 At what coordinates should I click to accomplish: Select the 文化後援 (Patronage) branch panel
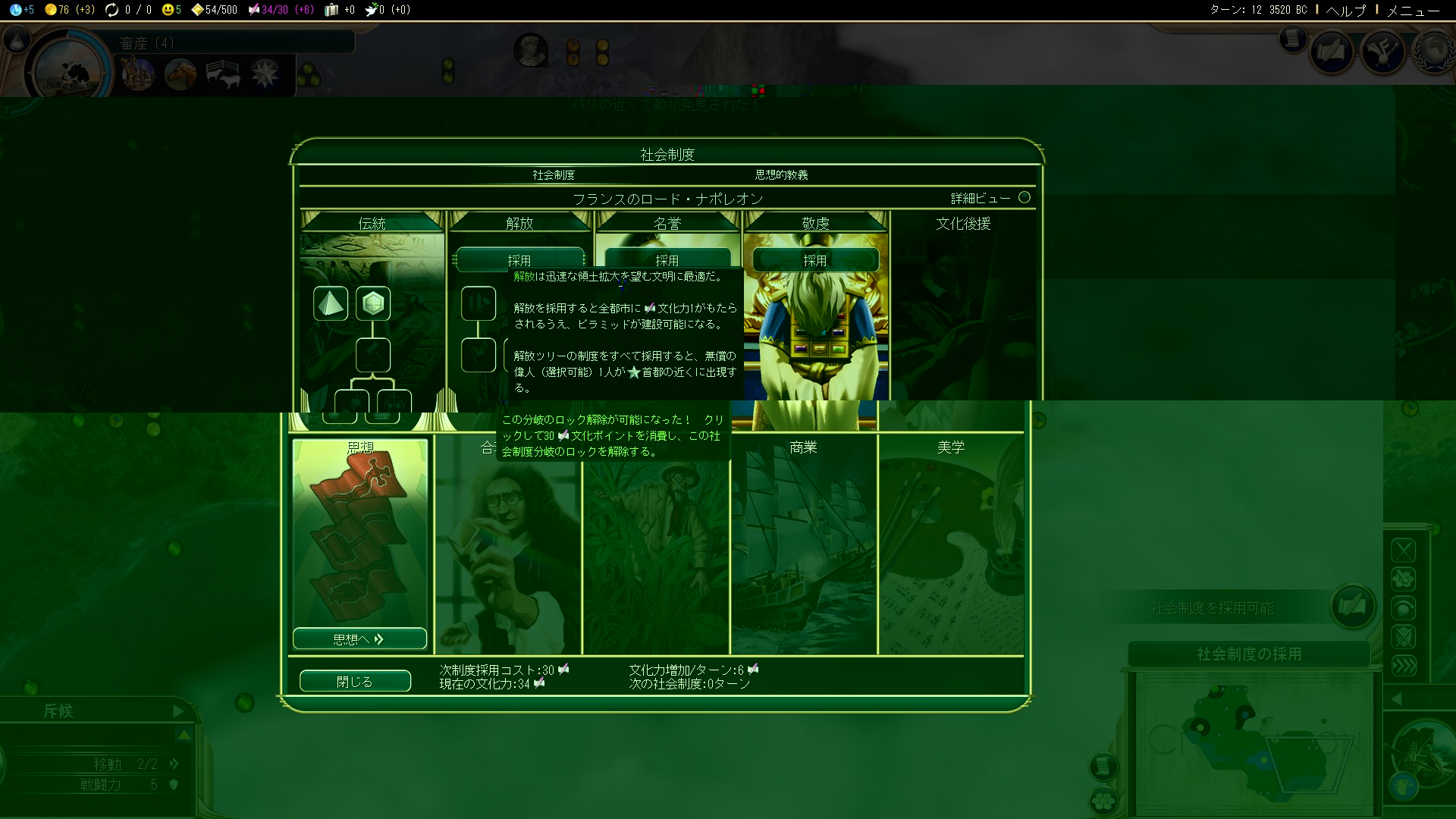tap(963, 303)
